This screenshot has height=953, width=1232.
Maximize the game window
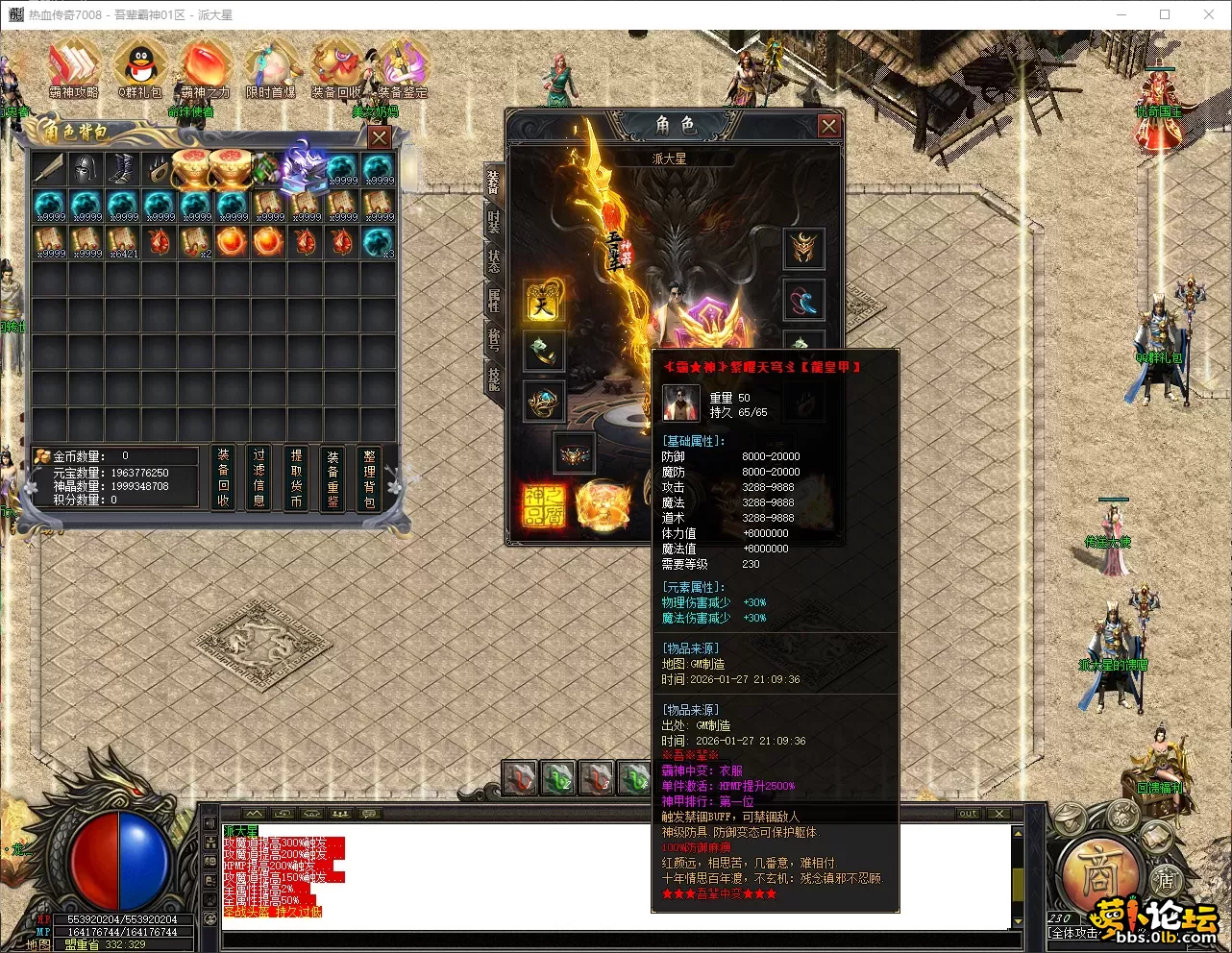point(1165,14)
